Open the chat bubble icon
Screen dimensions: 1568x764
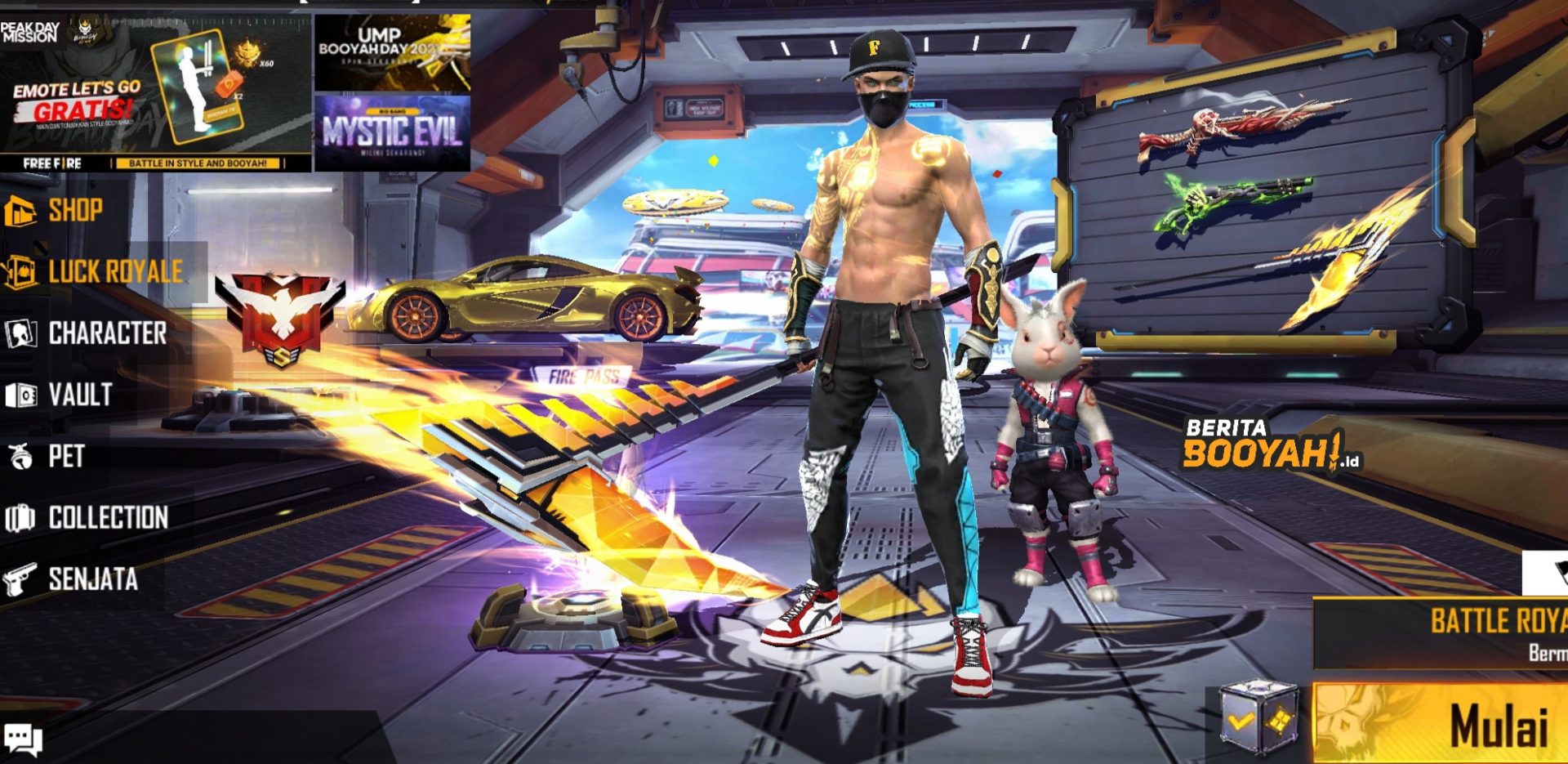tap(23, 739)
